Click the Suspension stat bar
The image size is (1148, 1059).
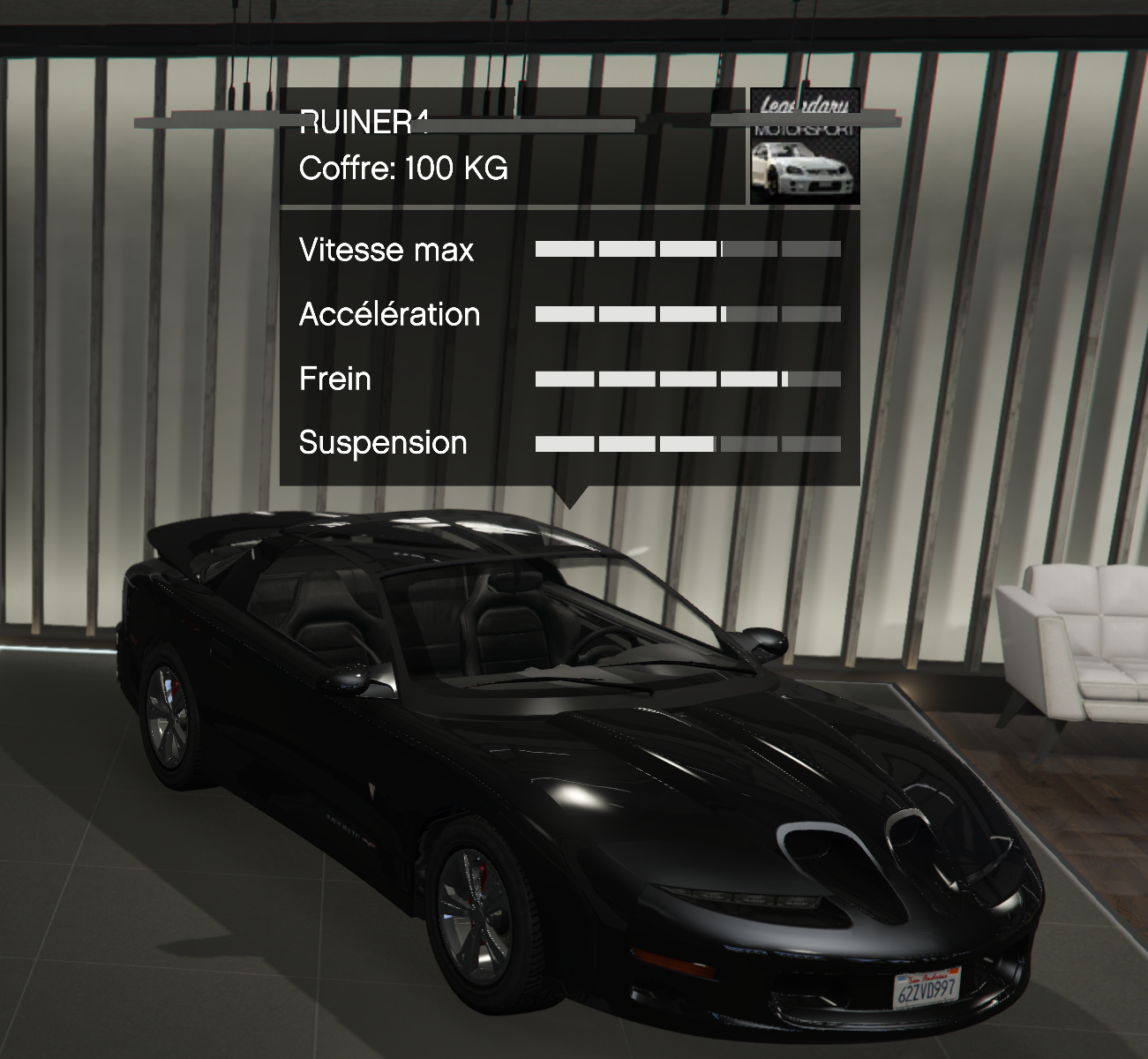tap(688, 442)
